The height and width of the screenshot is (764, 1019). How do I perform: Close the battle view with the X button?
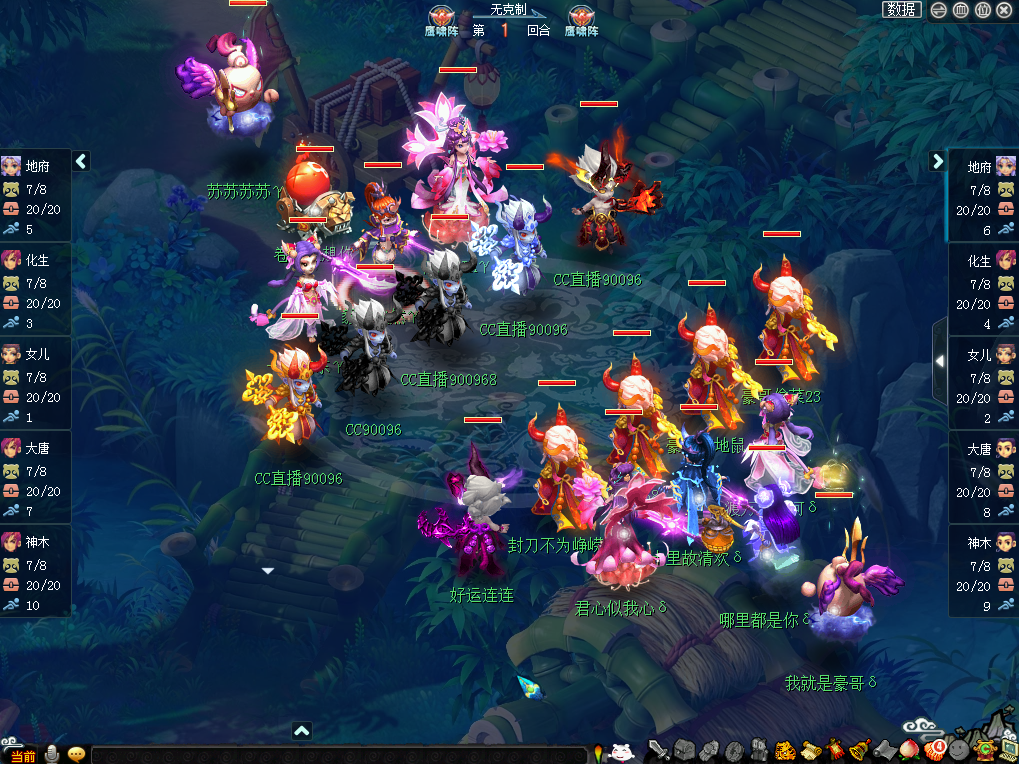coord(1004,10)
